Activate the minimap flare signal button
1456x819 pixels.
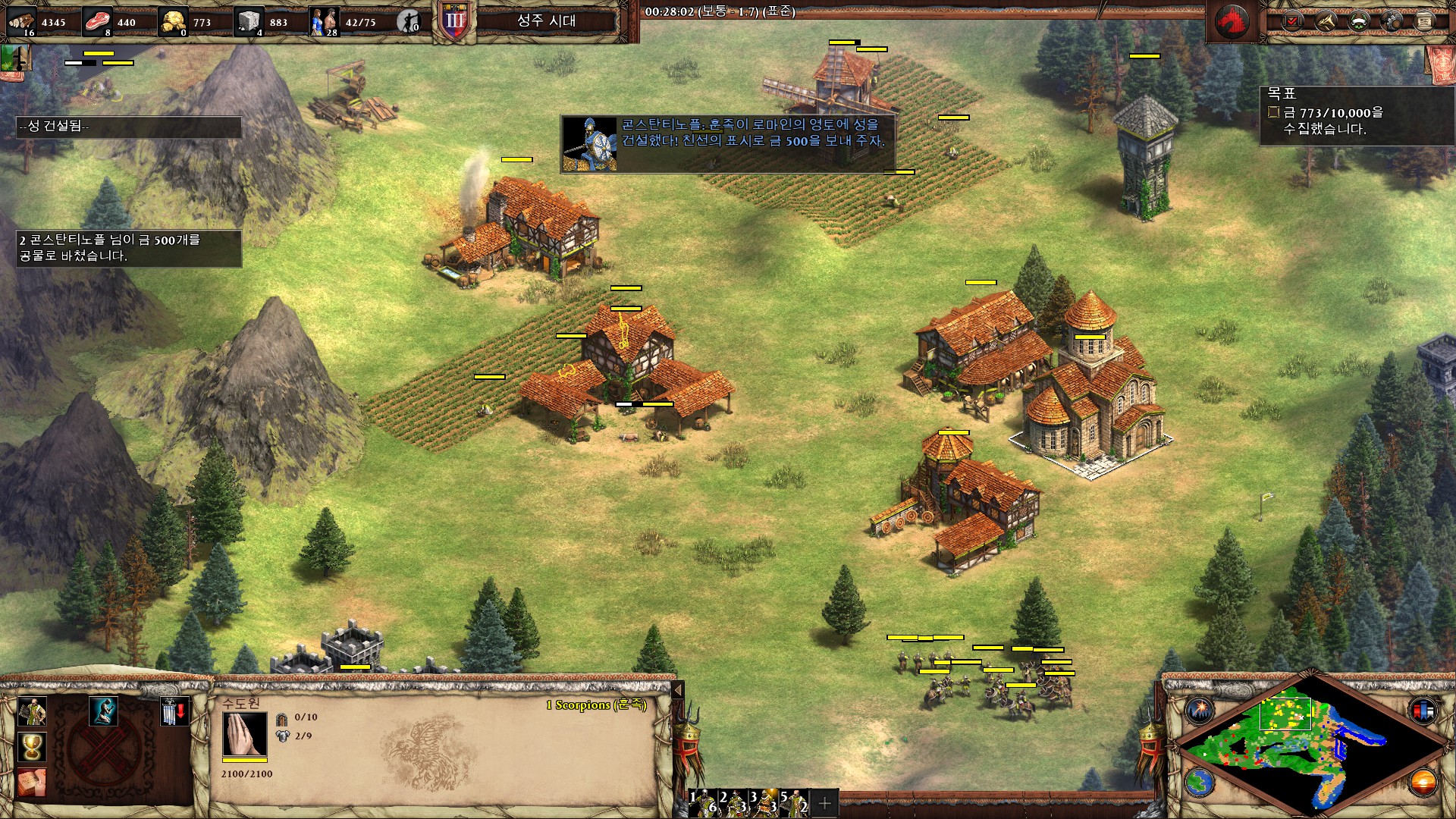(x=1200, y=711)
